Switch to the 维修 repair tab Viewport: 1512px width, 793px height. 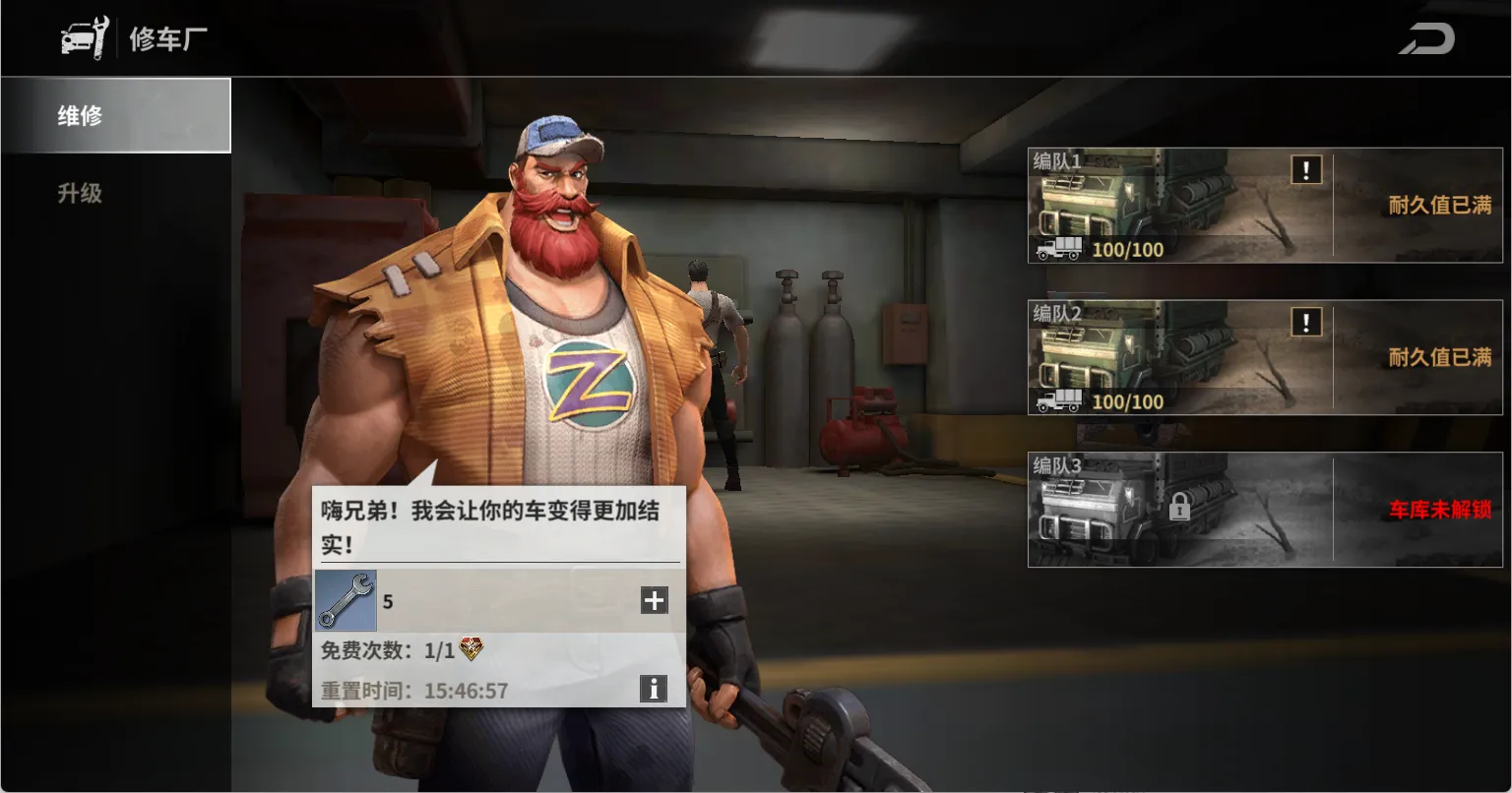pos(115,116)
